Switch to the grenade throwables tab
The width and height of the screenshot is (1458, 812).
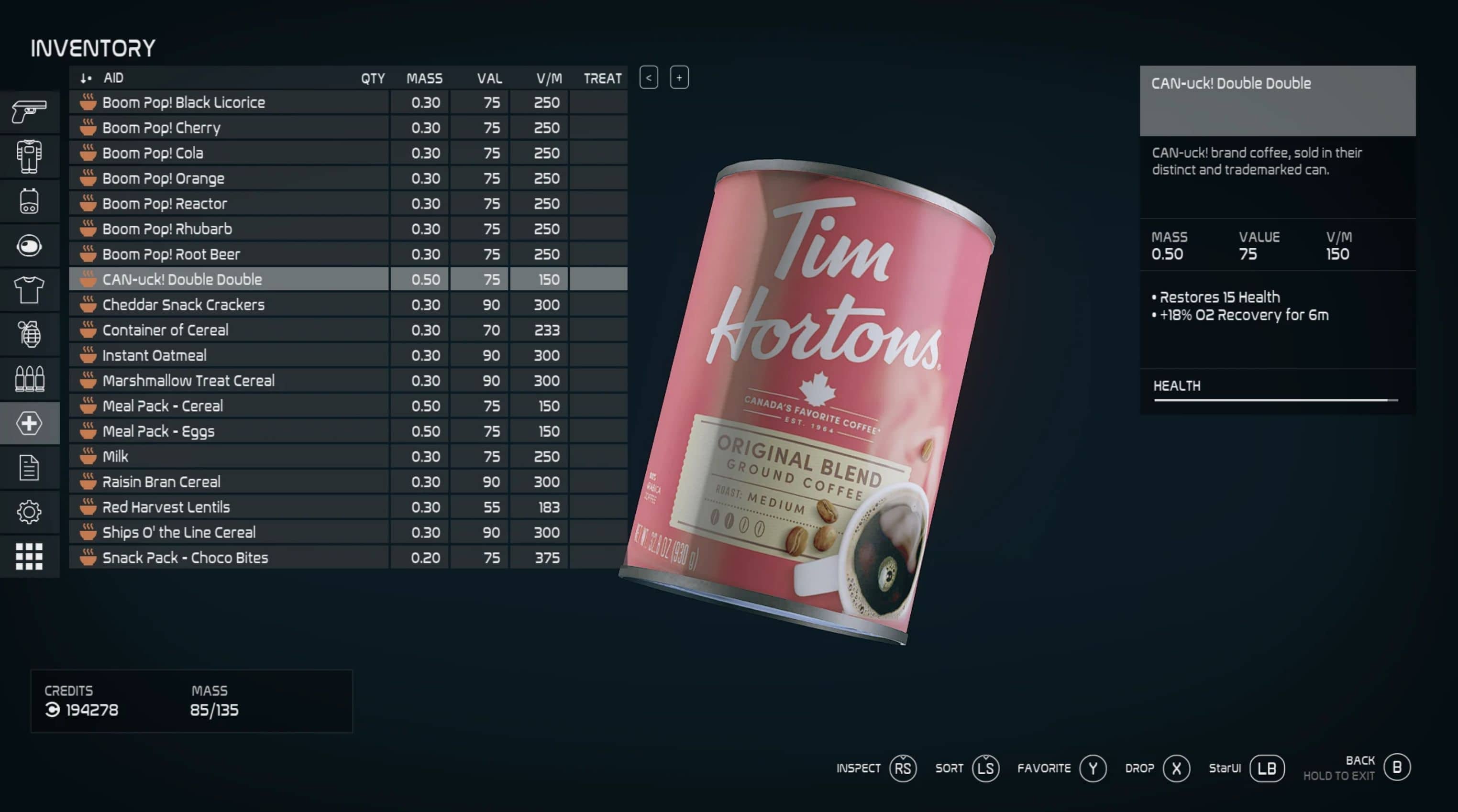29,334
